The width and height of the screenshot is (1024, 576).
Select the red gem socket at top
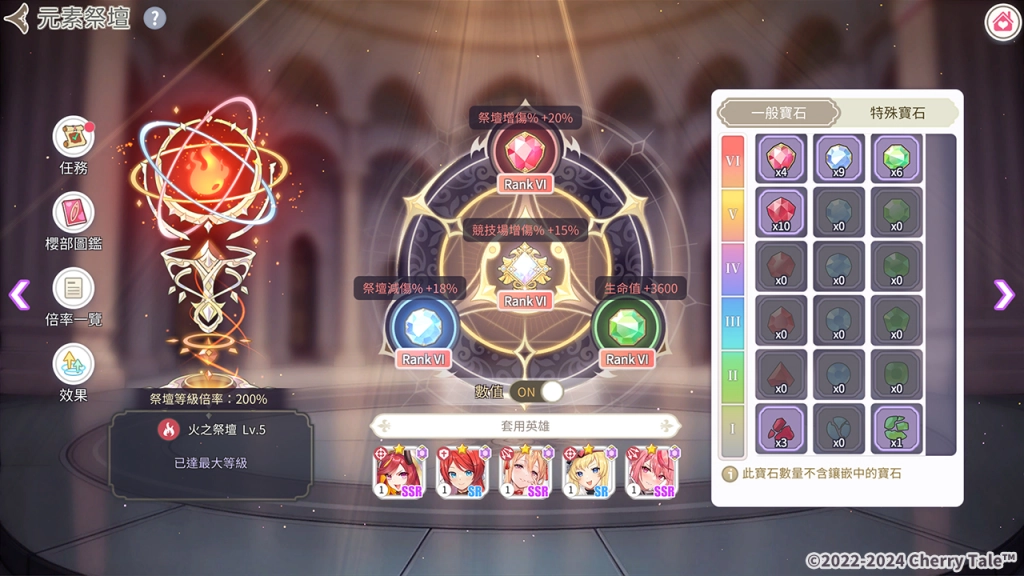(525, 152)
